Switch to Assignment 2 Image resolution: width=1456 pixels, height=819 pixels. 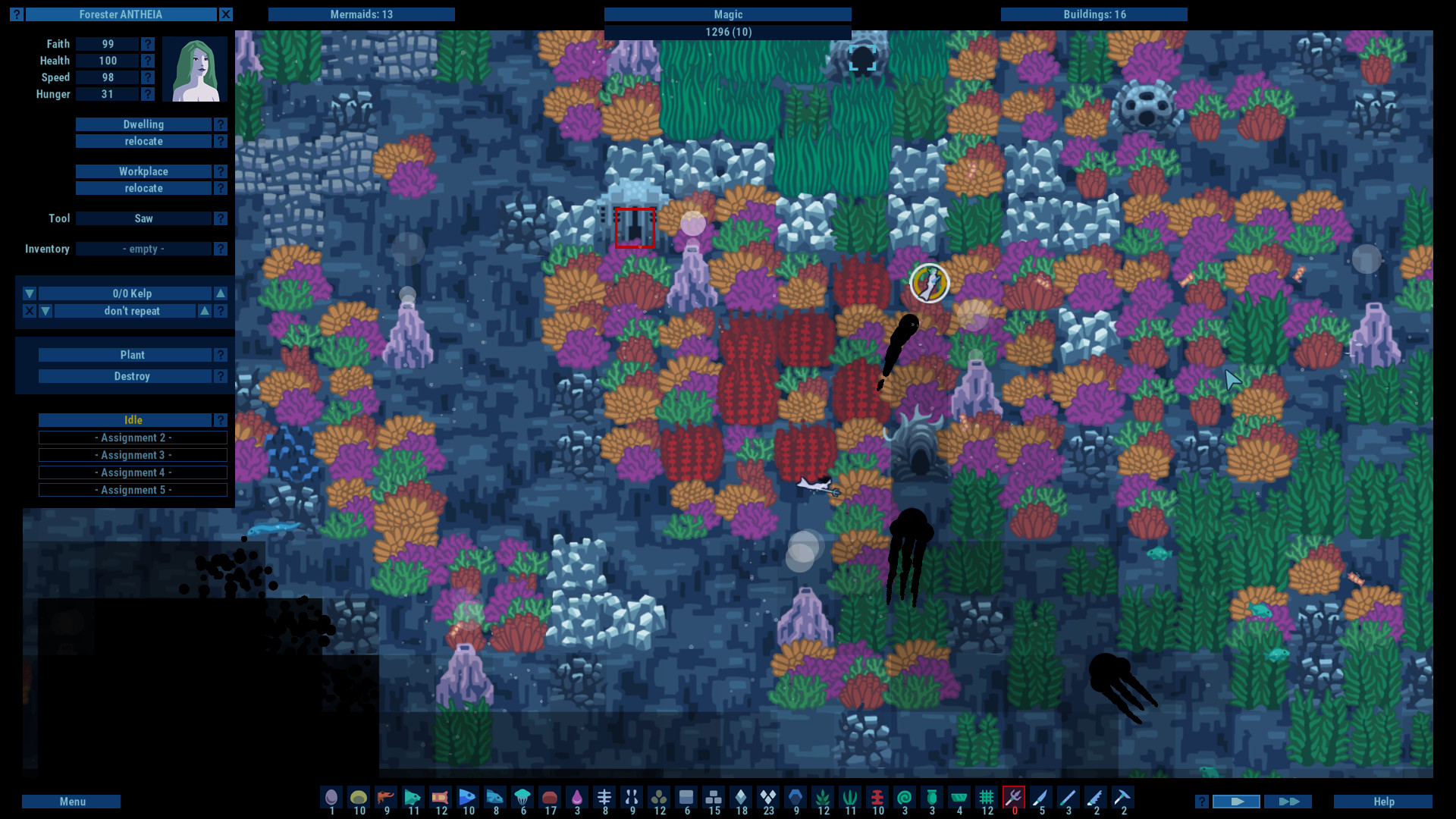click(x=133, y=438)
